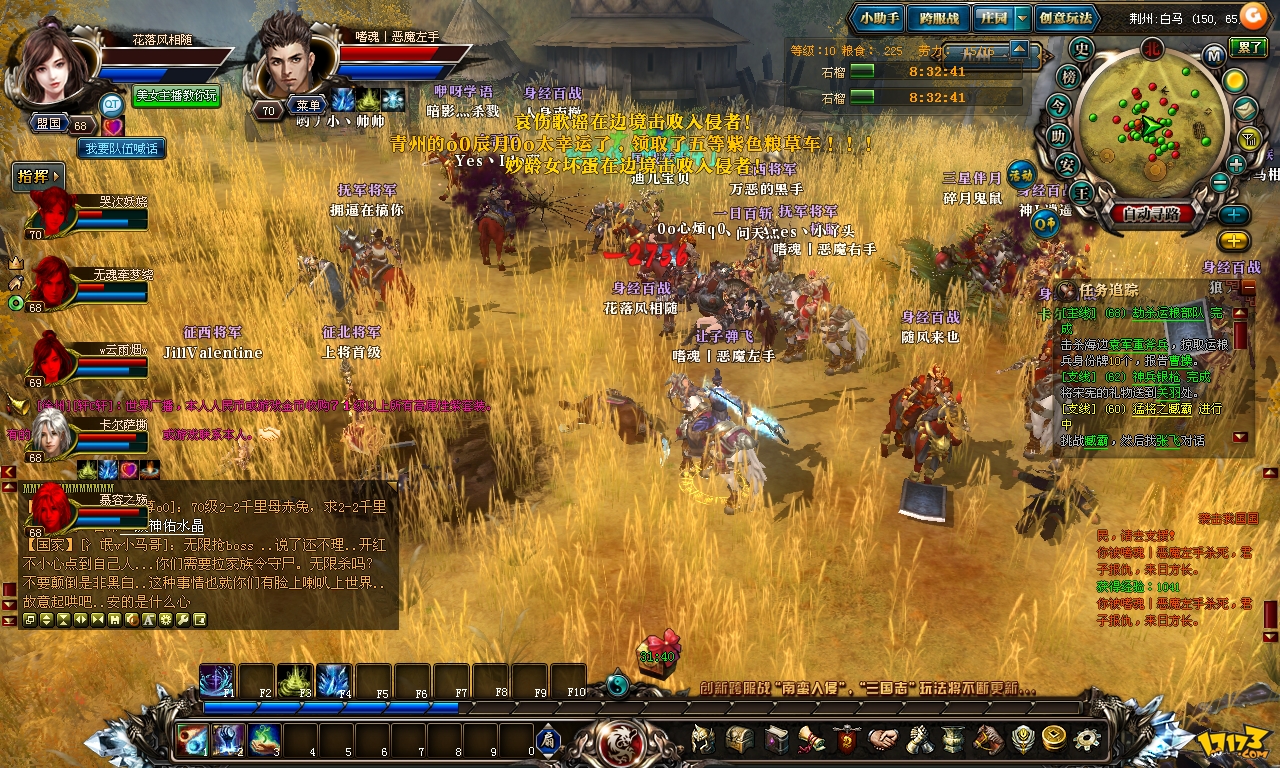
Task: Zoom out the minimap with the minus button
Action: [1219, 182]
